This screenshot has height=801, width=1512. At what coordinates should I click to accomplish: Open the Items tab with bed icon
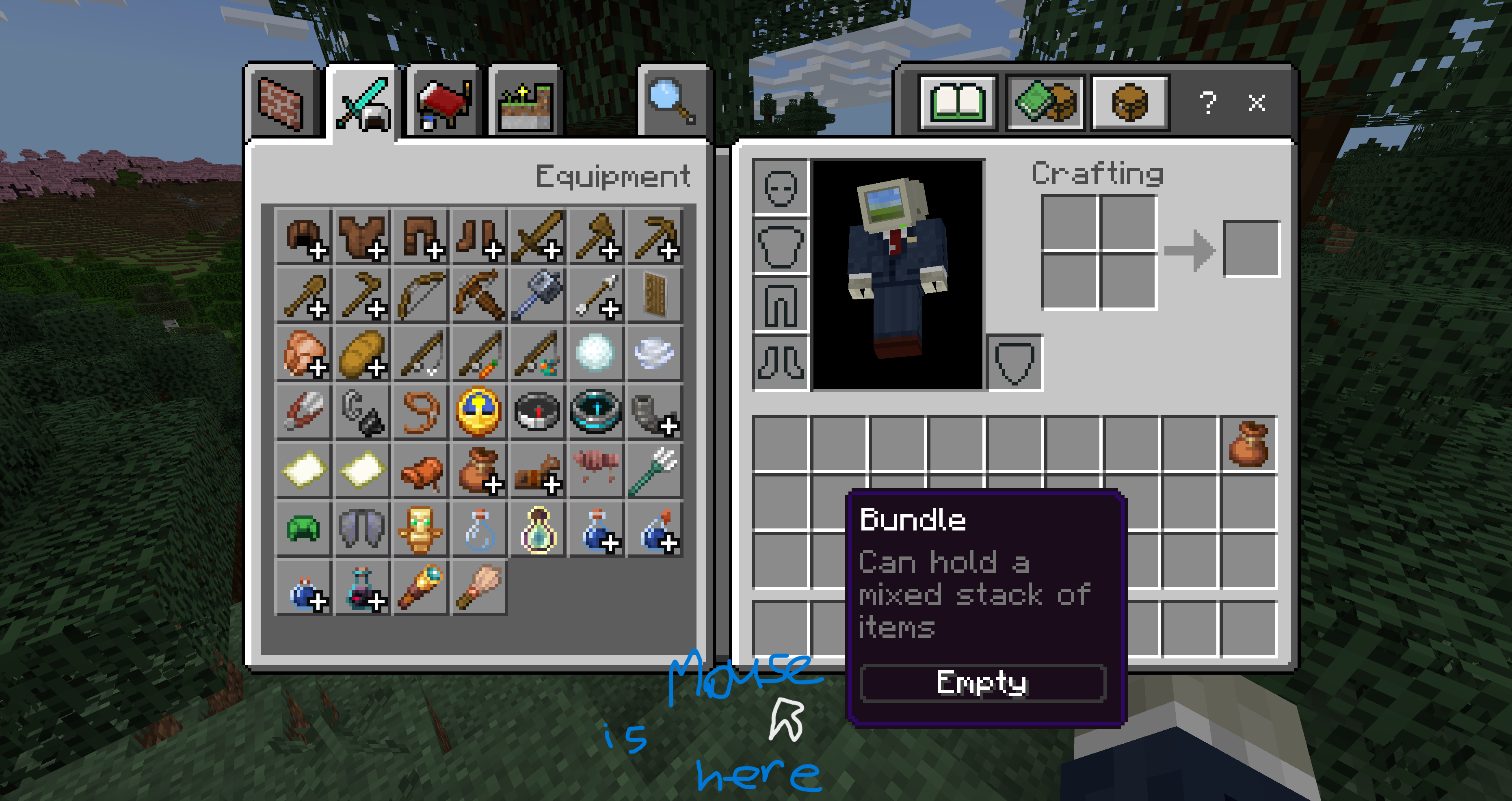click(x=443, y=104)
